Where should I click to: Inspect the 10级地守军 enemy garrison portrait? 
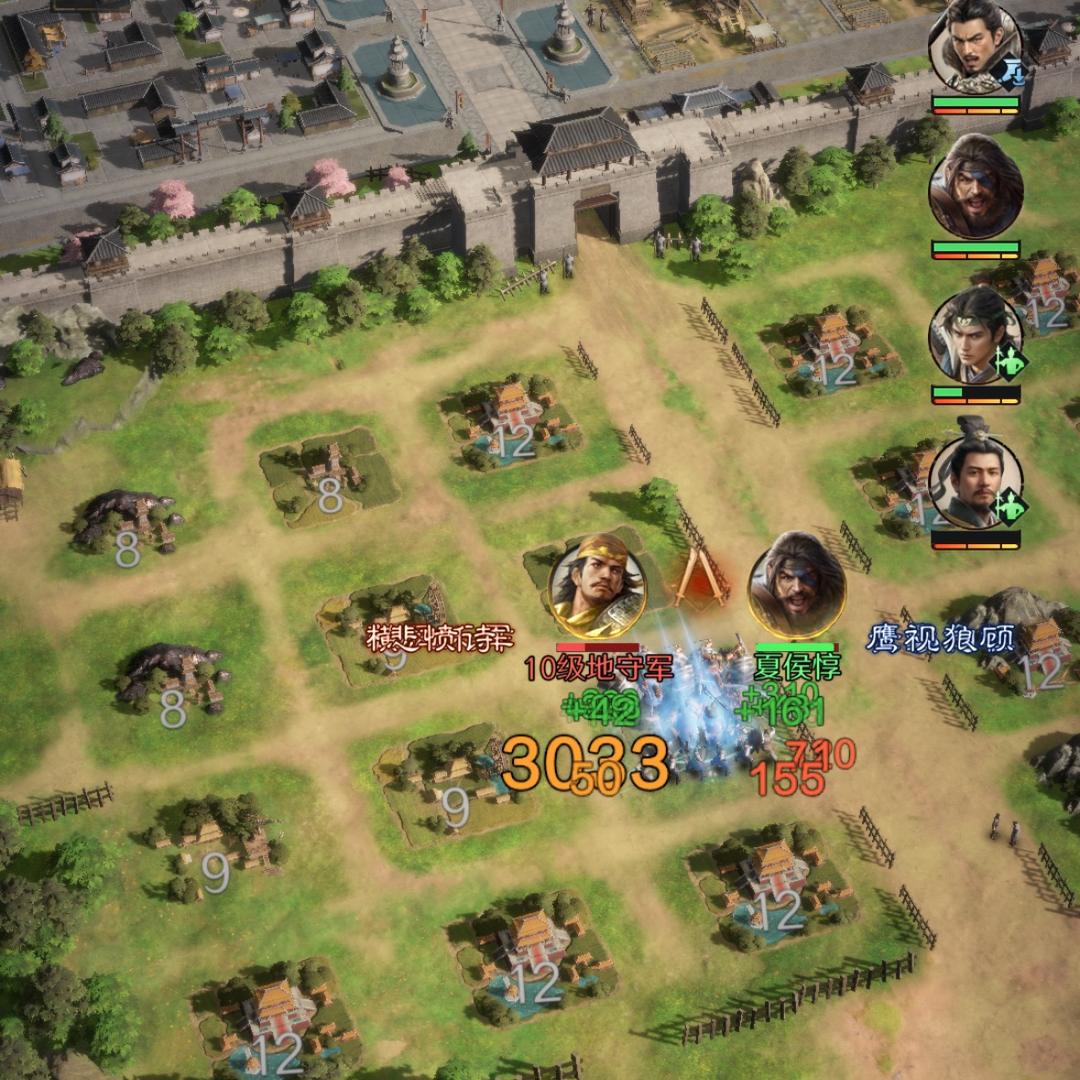(598, 586)
